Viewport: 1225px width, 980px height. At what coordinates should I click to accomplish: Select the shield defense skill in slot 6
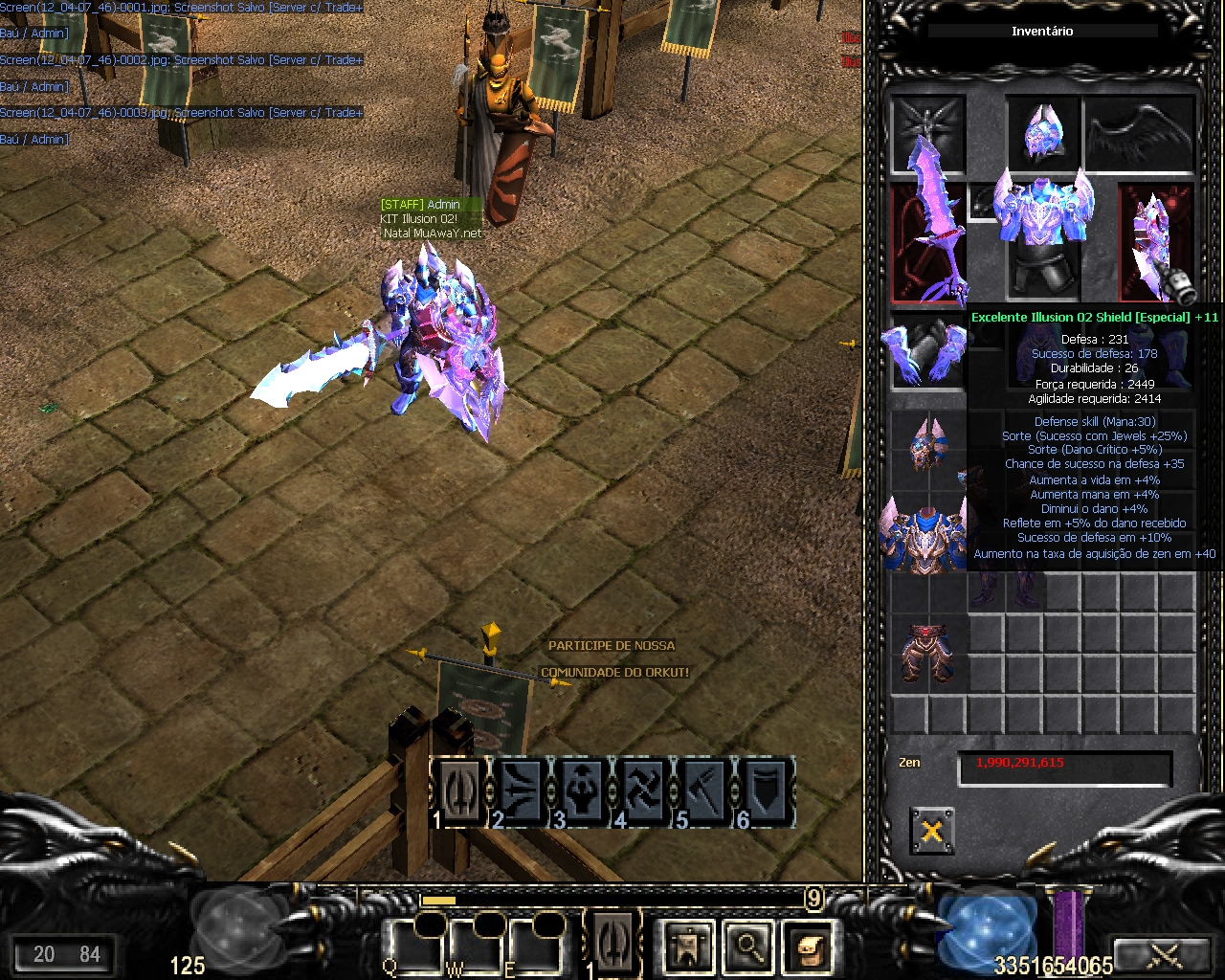click(766, 791)
